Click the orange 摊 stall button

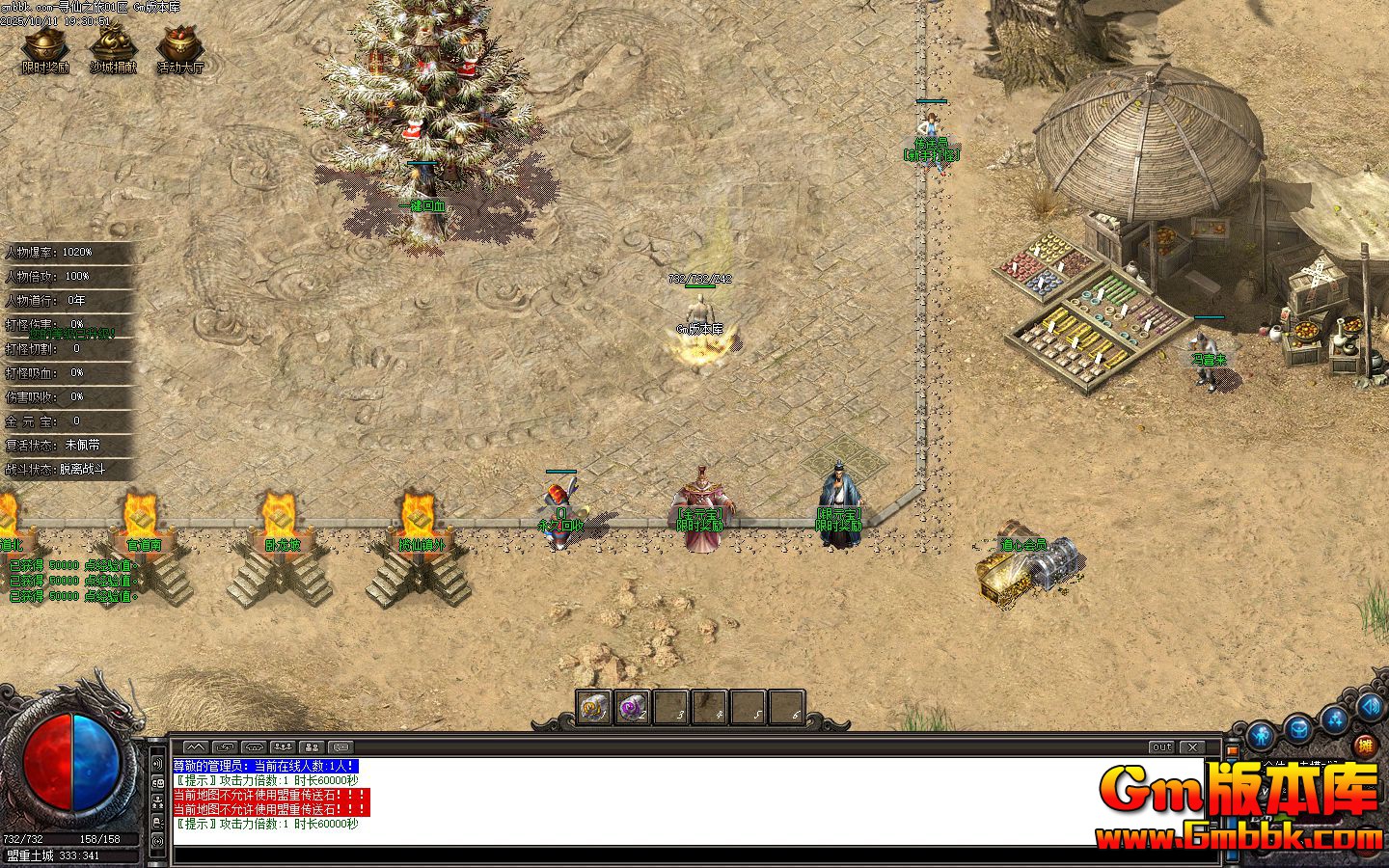pyautogui.click(x=1364, y=745)
